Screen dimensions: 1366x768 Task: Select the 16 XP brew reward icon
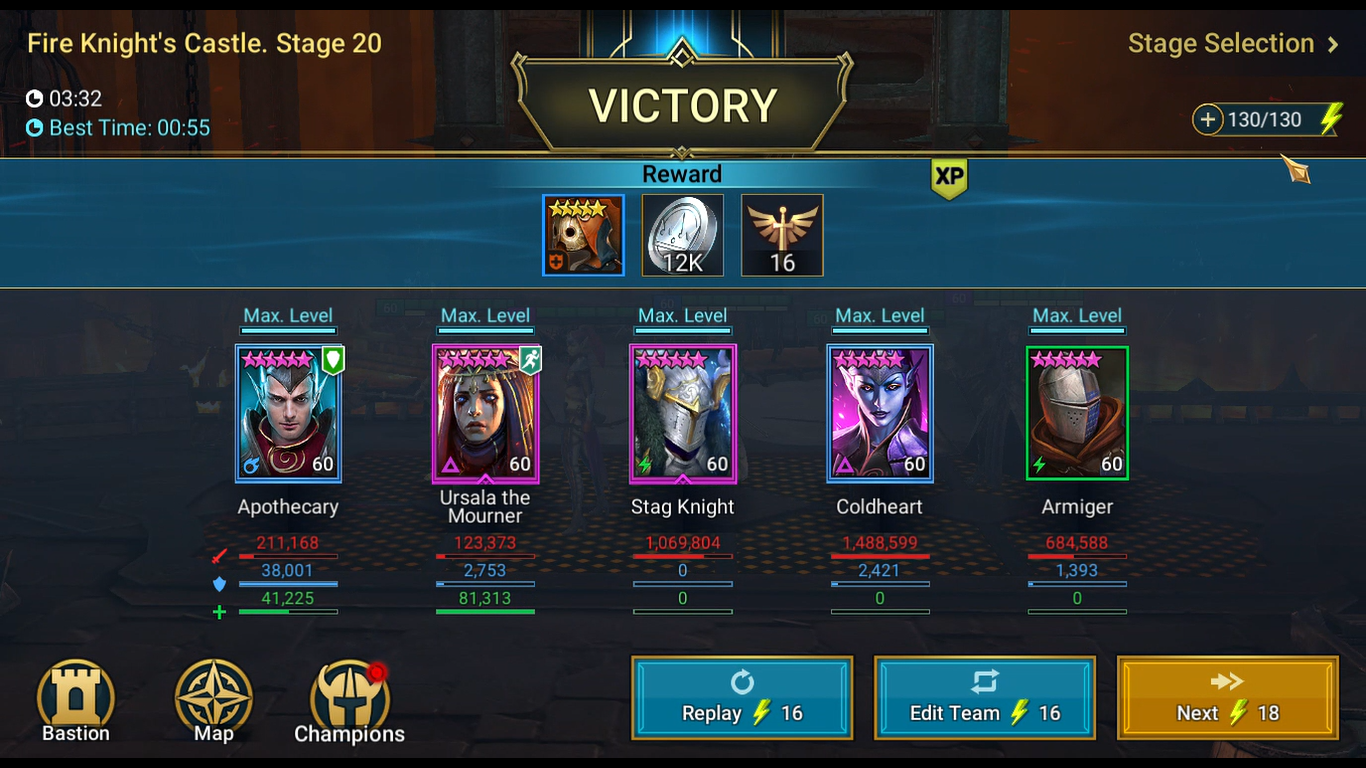pyautogui.click(x=782, y=235)
